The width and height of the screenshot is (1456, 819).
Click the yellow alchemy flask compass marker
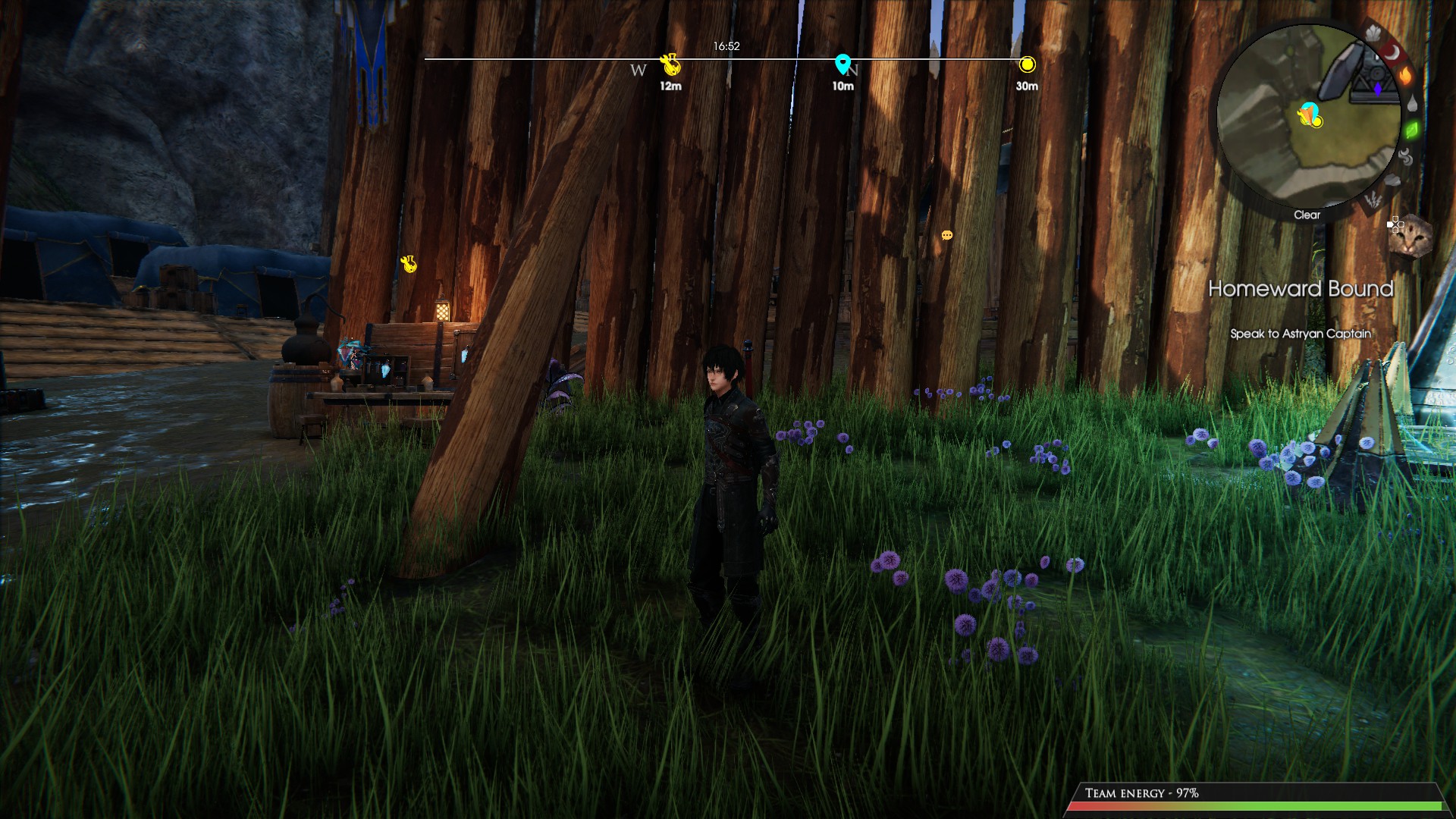(670, 65)
